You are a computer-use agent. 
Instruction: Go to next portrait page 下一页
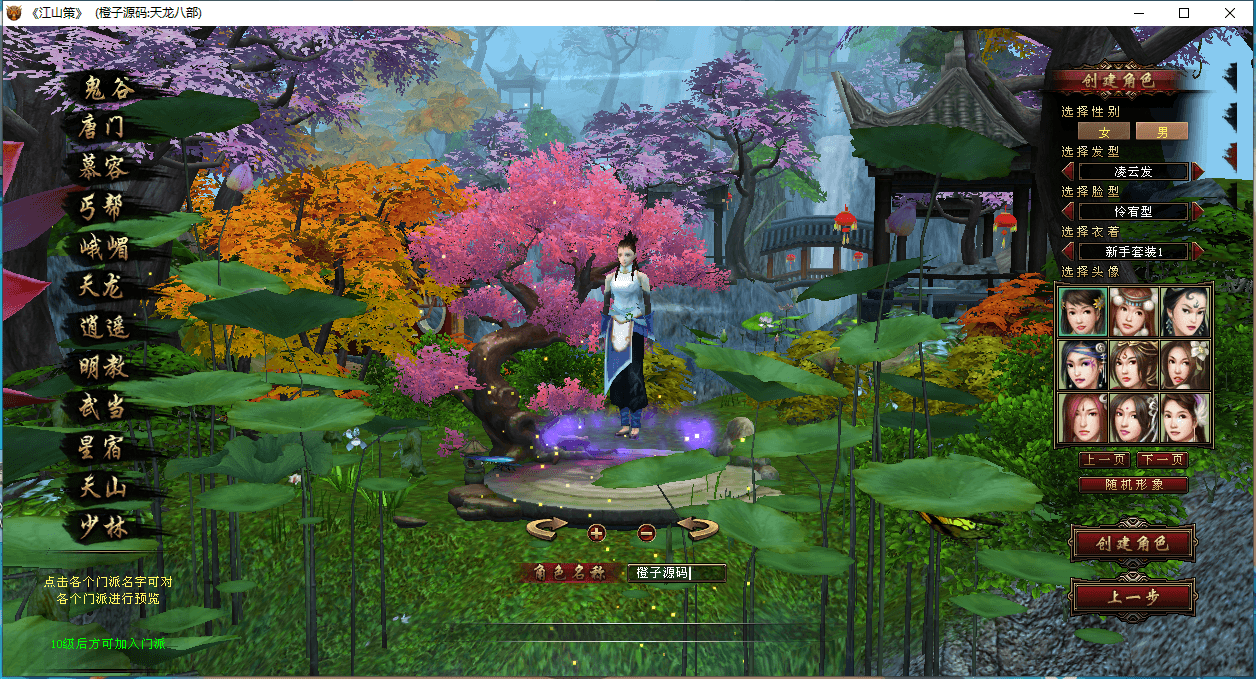click(1162, 460)
